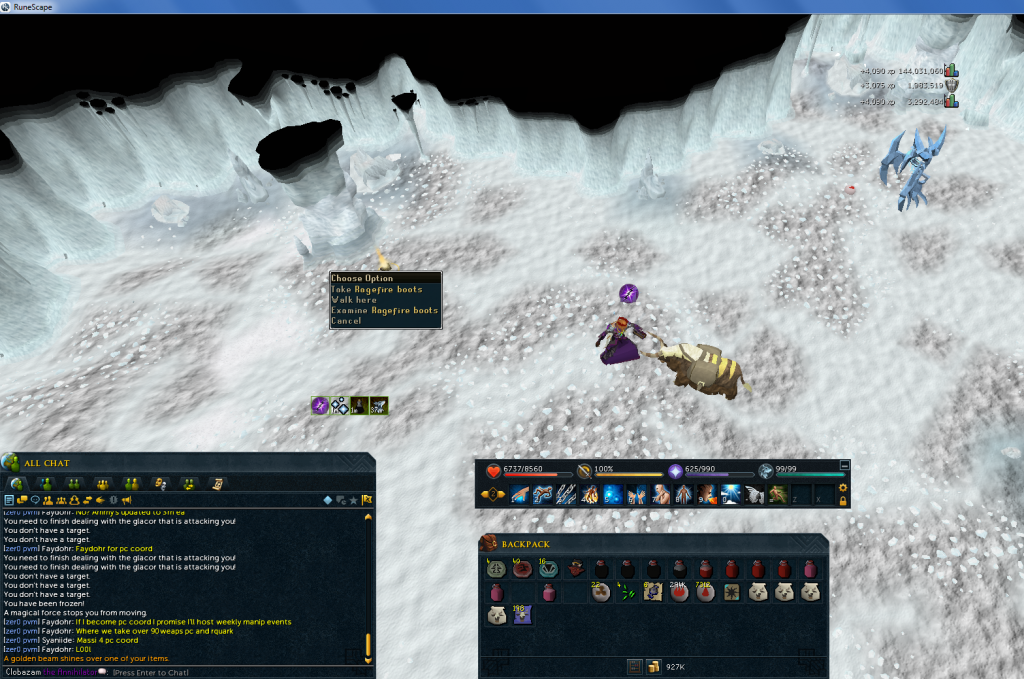This screenshot has height=679, width=1024.
Task: Click the chat scrollbar down arrow
Action: click(x=368, y=659)
